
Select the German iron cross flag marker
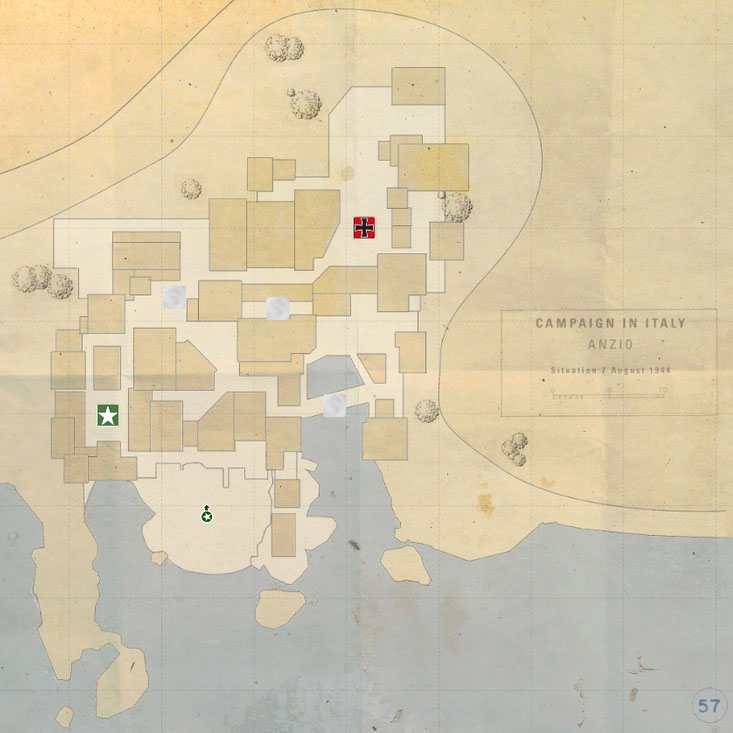tap(366, 228)
